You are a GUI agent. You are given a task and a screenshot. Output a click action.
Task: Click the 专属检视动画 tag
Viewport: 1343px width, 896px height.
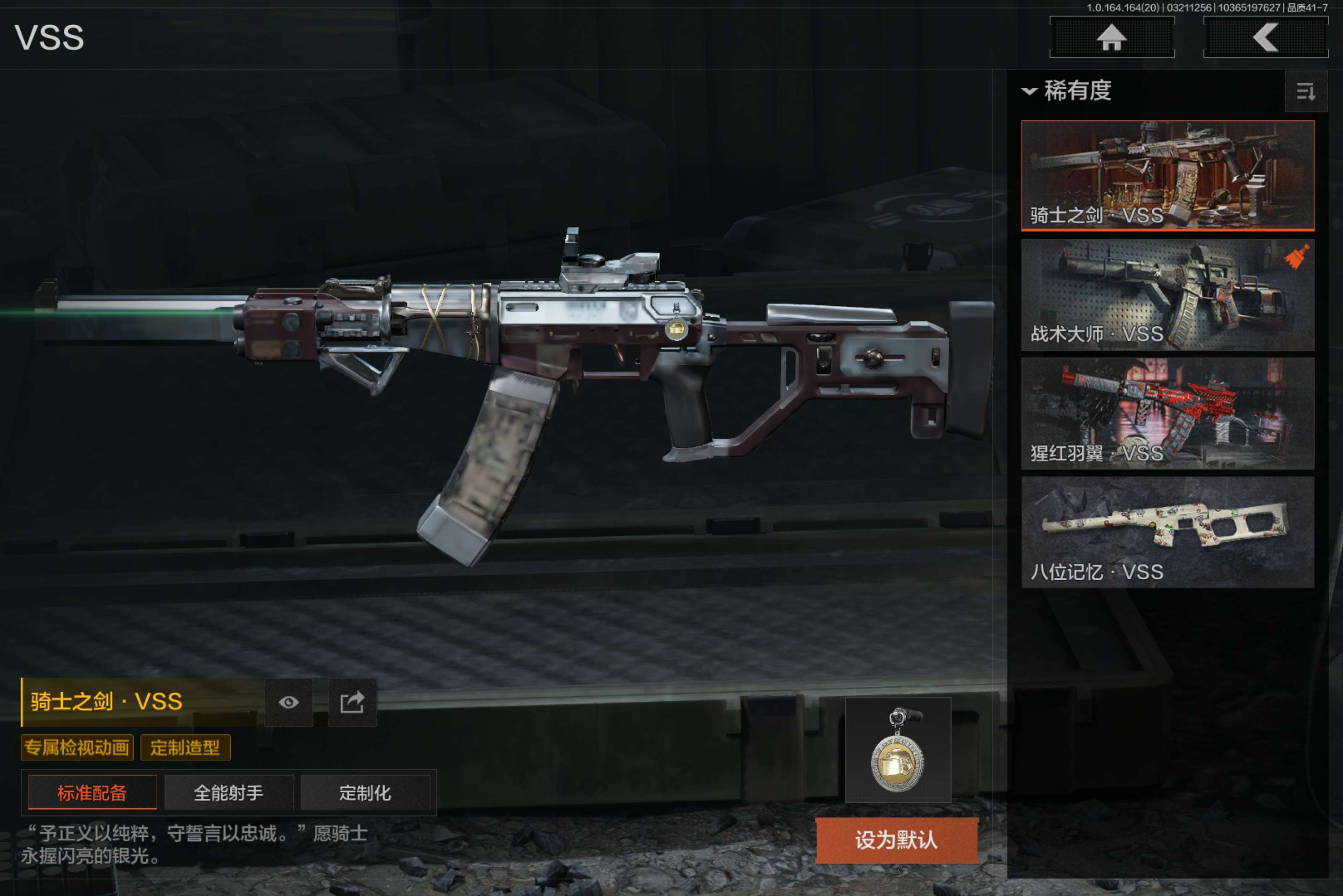[77, 748]
